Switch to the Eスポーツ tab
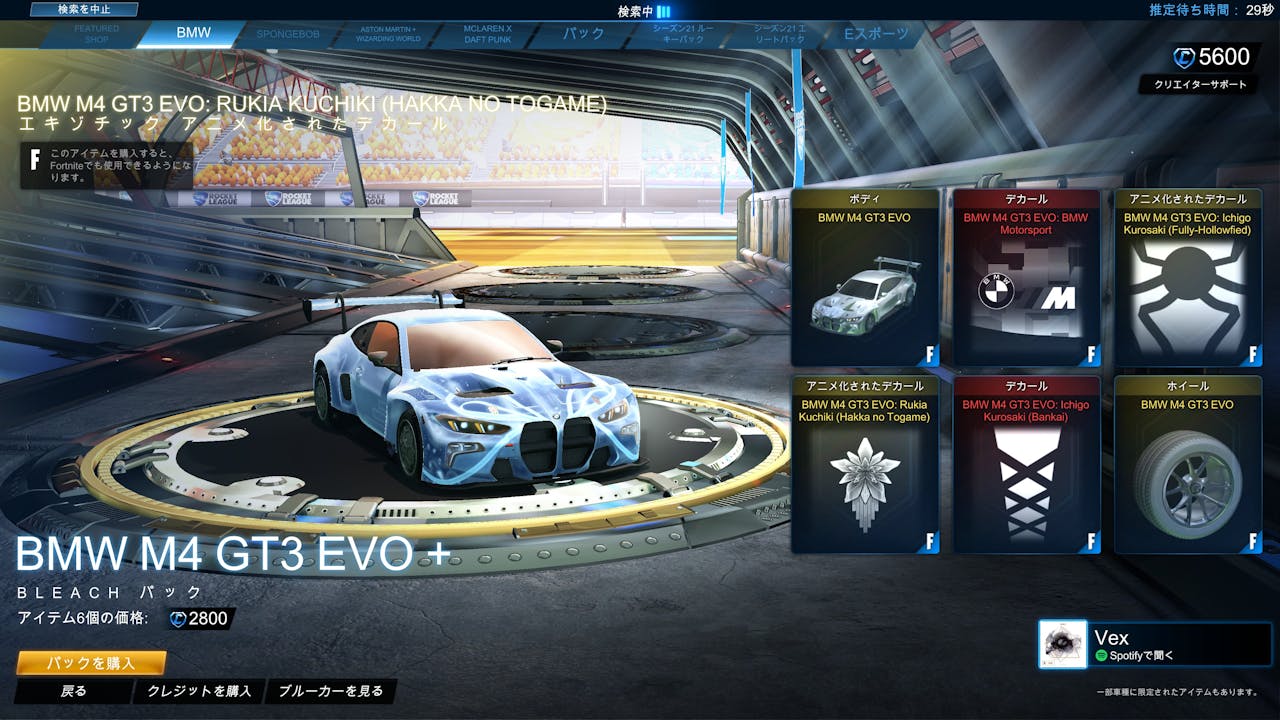This screenshot has width=1280, height=720. pos(877,34)
